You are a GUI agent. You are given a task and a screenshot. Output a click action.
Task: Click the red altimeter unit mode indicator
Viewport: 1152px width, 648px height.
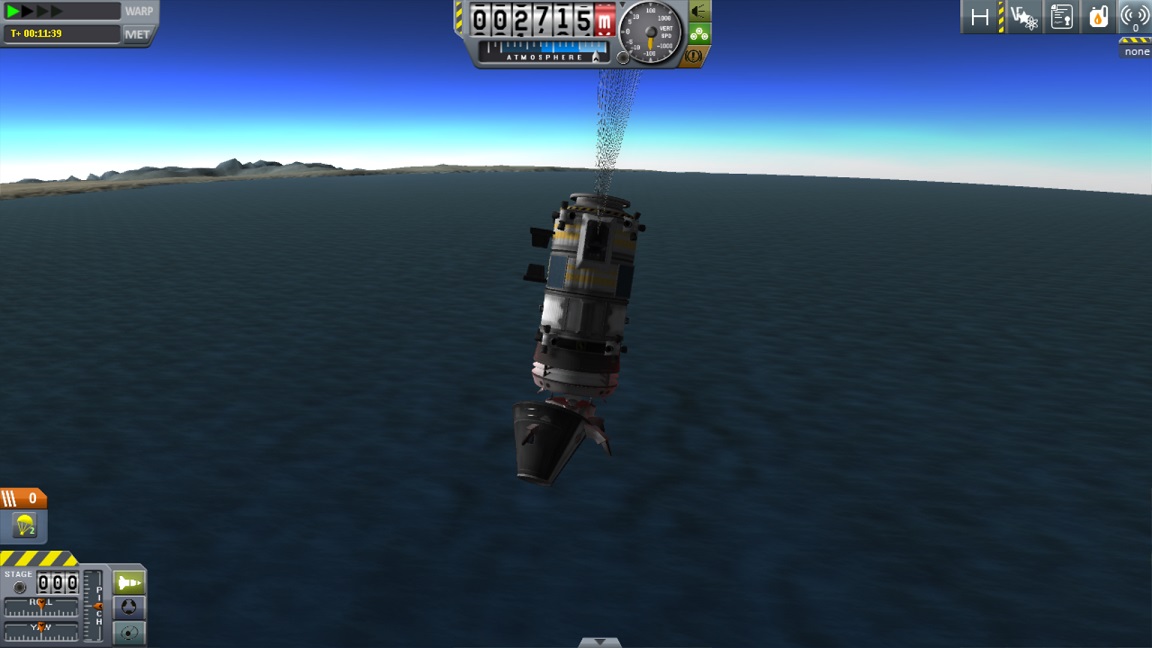[604, 20]
